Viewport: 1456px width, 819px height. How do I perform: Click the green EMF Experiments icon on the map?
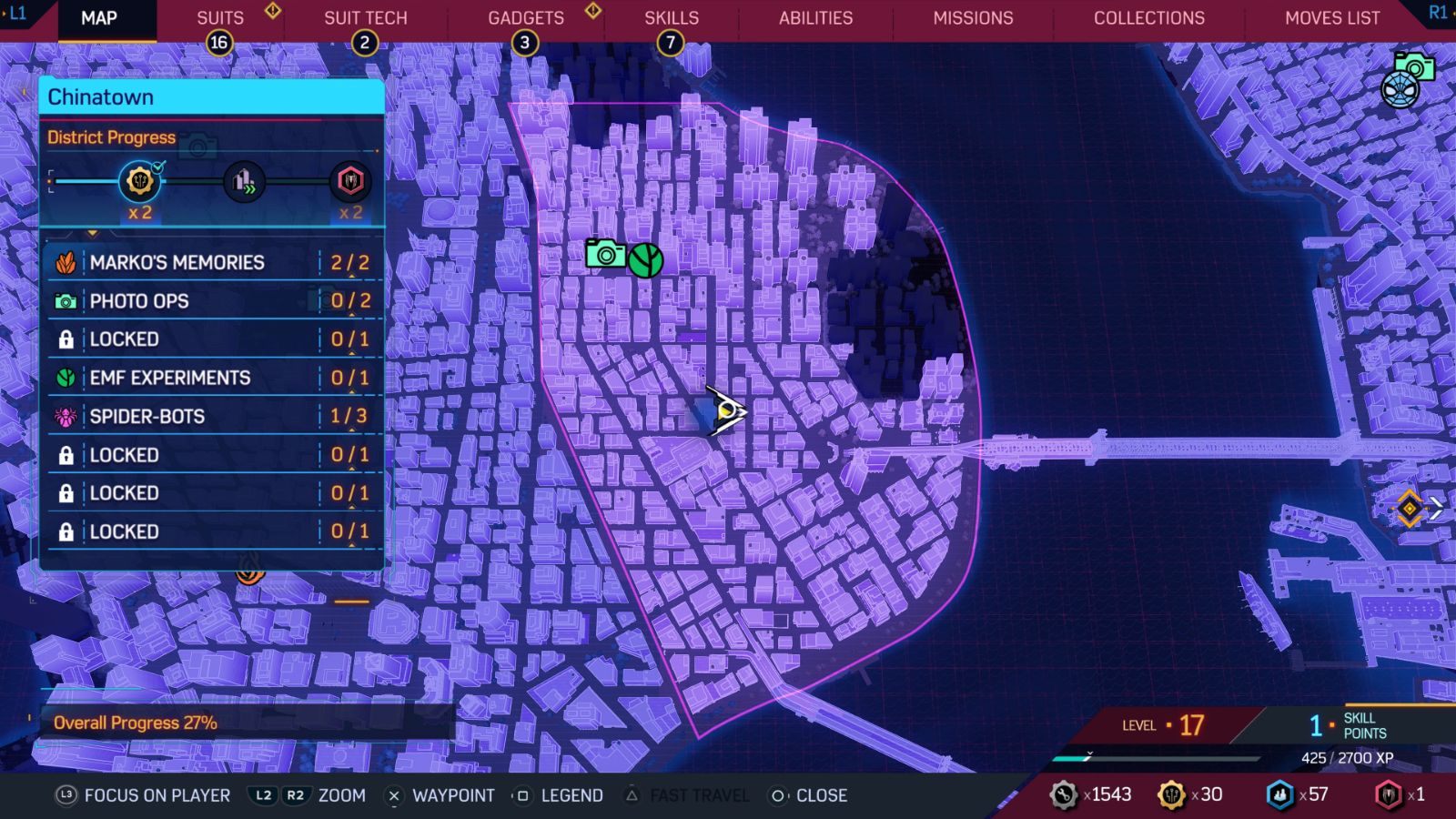coord(645,260)
